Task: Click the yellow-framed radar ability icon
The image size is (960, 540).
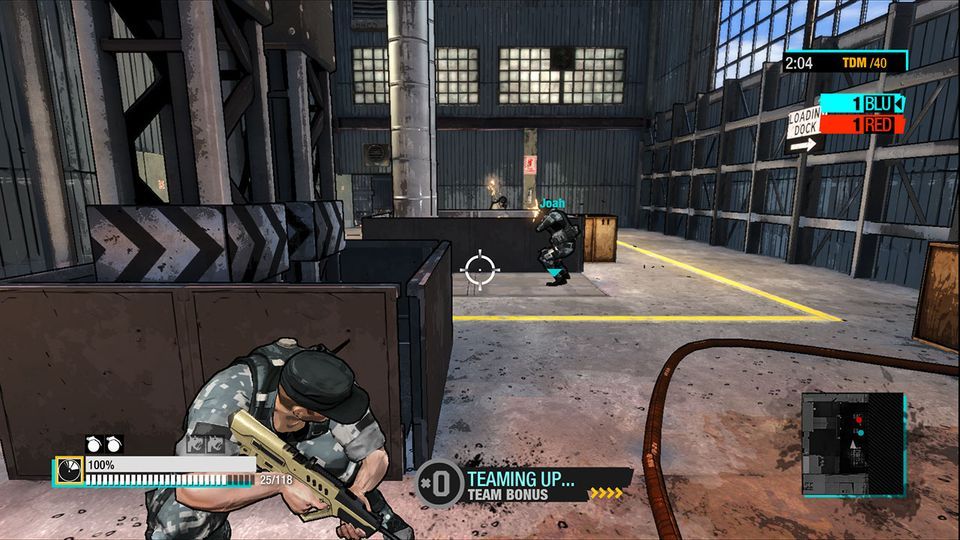Action: [69, 470]
